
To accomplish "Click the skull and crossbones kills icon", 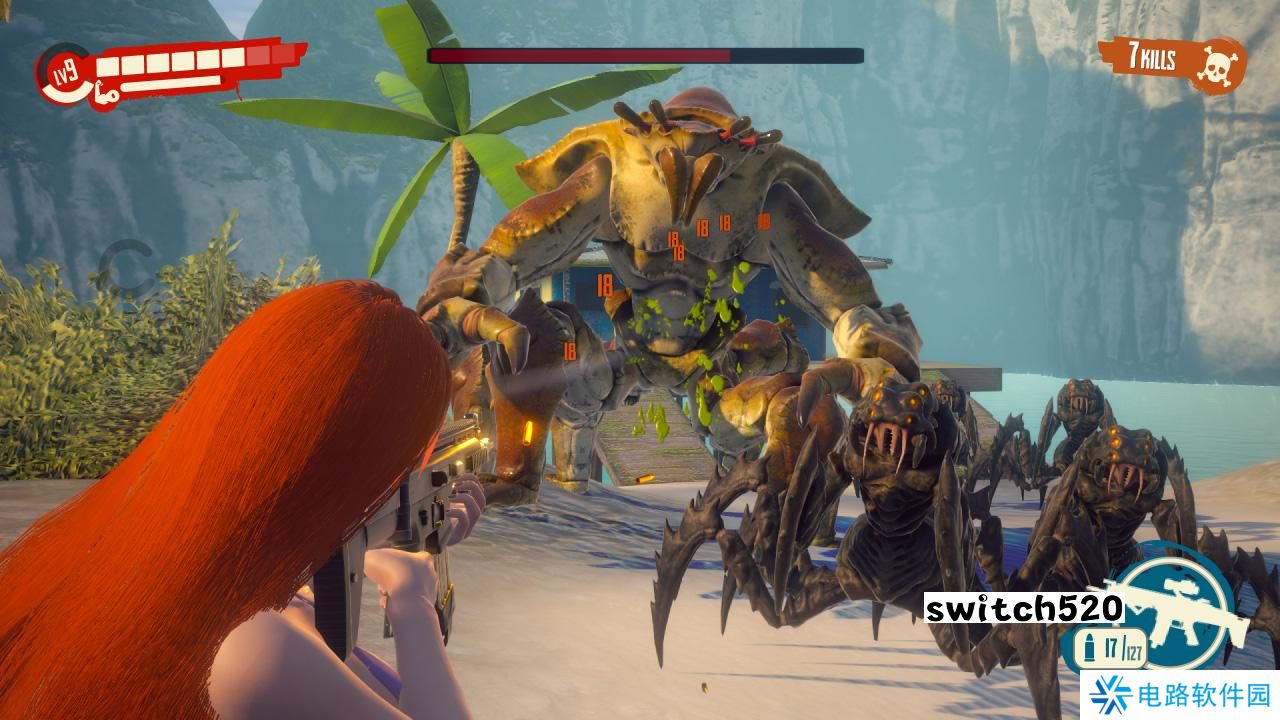I will (1217, 65).
